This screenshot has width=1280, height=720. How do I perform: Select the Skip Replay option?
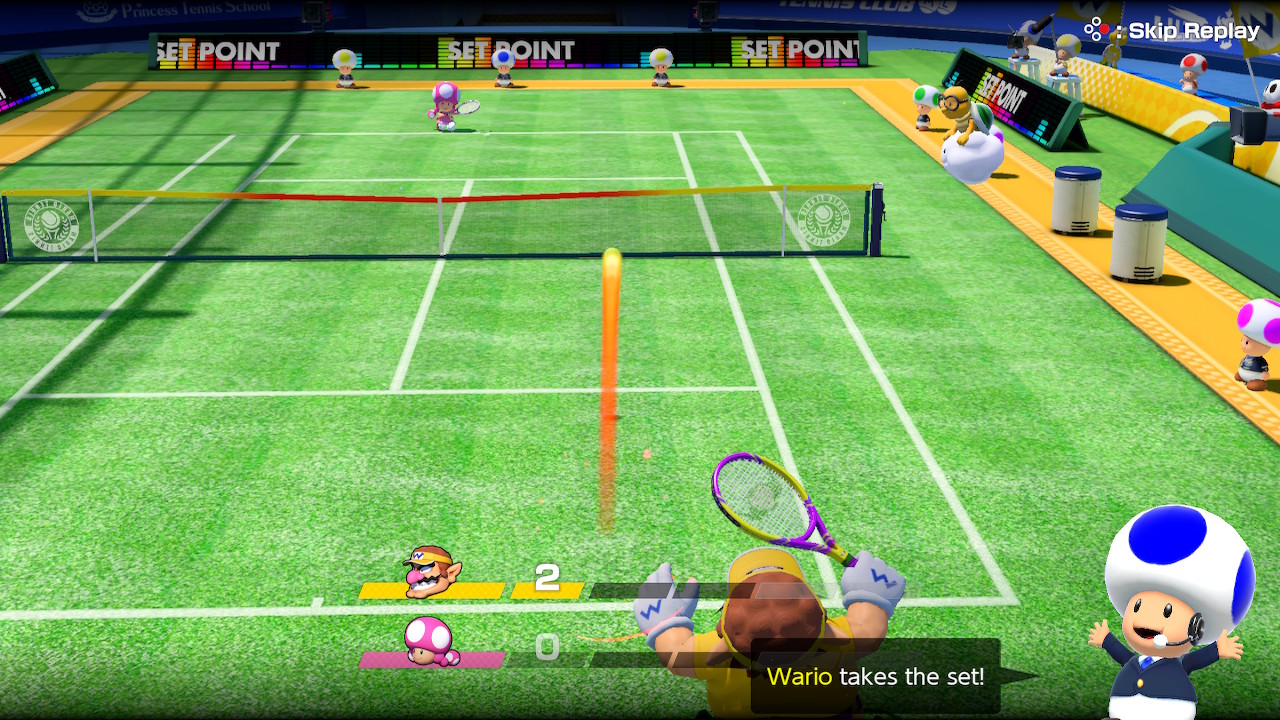(x=1175, y=31)
